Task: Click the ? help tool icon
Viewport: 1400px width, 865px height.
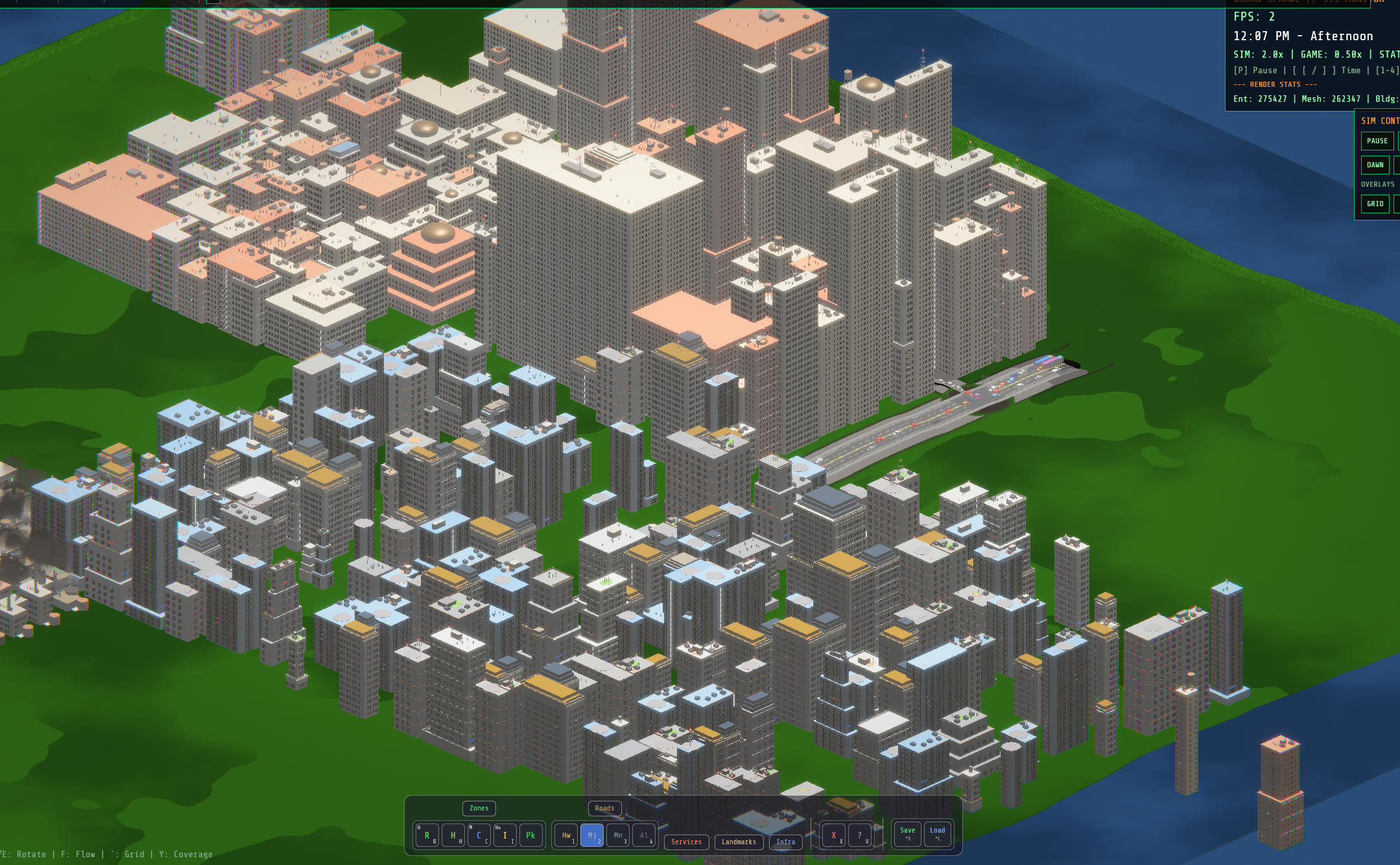Action: click(x=859, y=837)
